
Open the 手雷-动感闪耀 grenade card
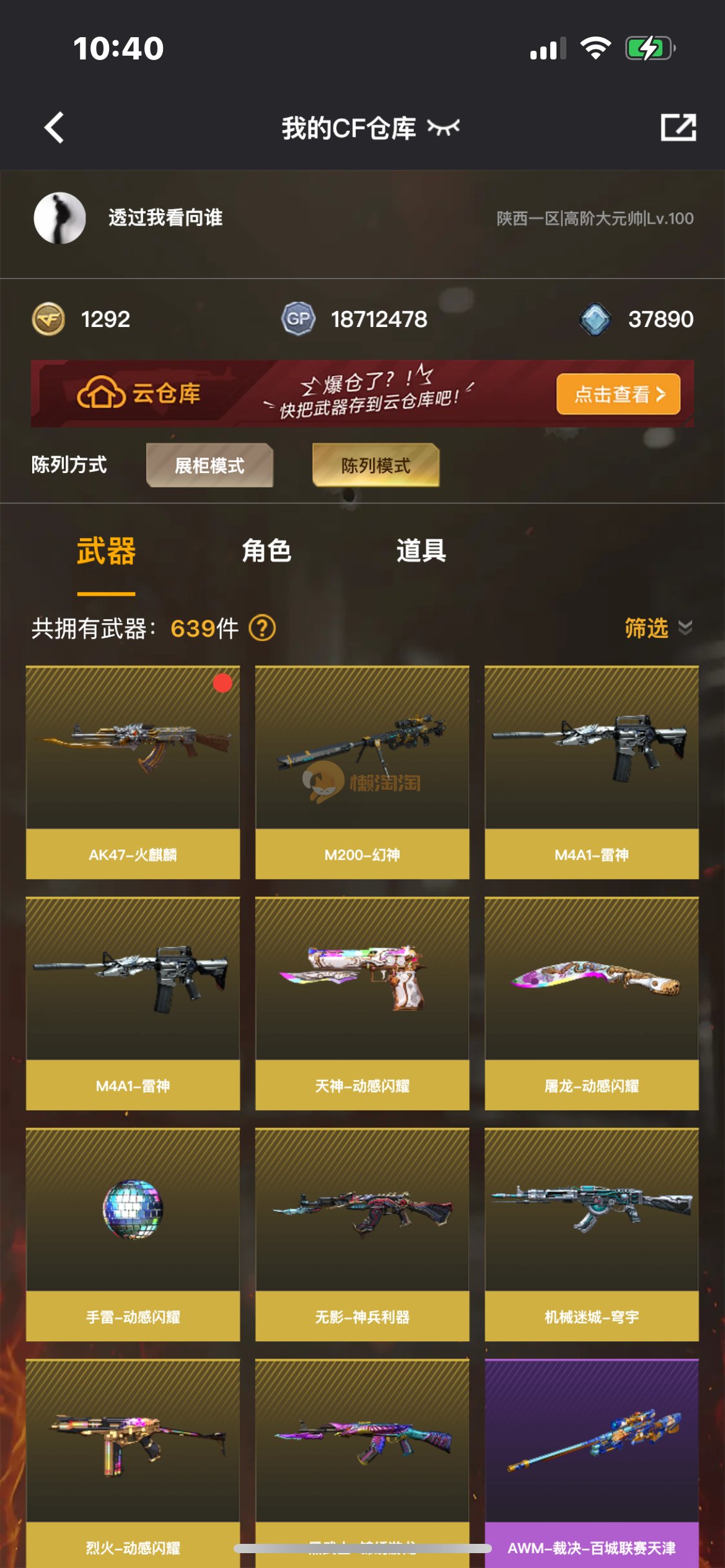point(133,1234)
